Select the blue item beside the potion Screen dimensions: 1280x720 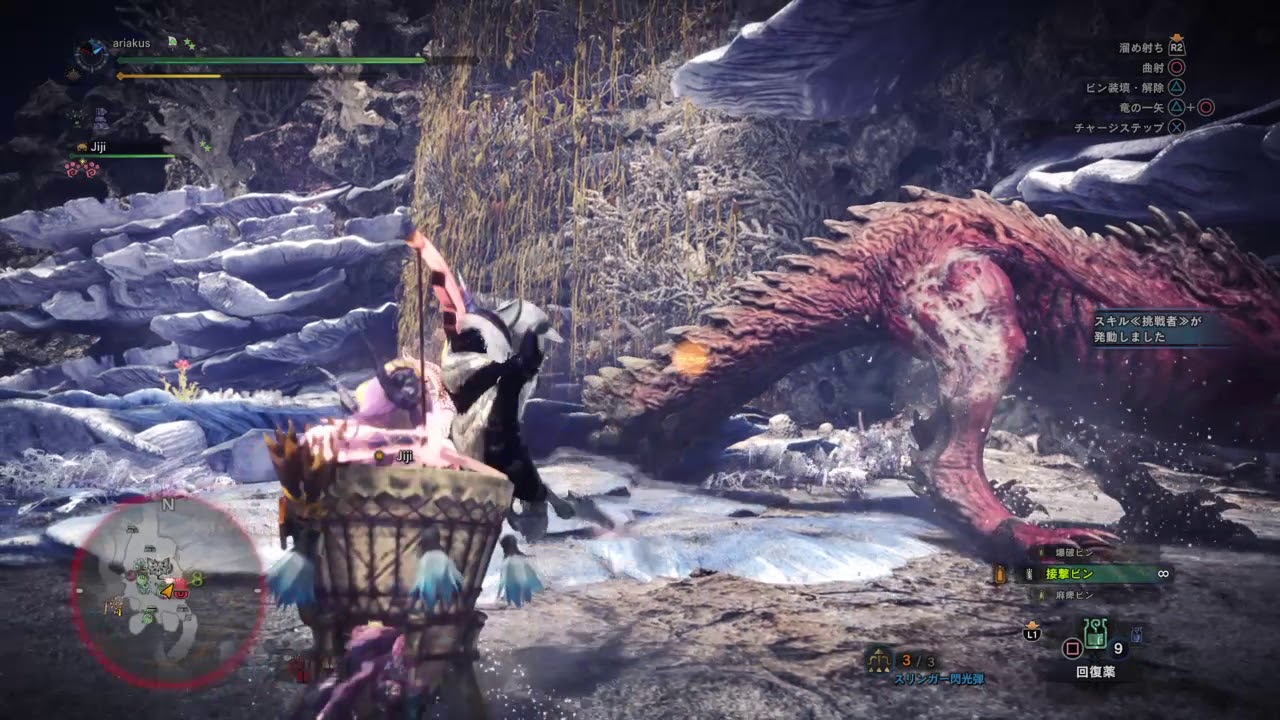coord(1137,634)
